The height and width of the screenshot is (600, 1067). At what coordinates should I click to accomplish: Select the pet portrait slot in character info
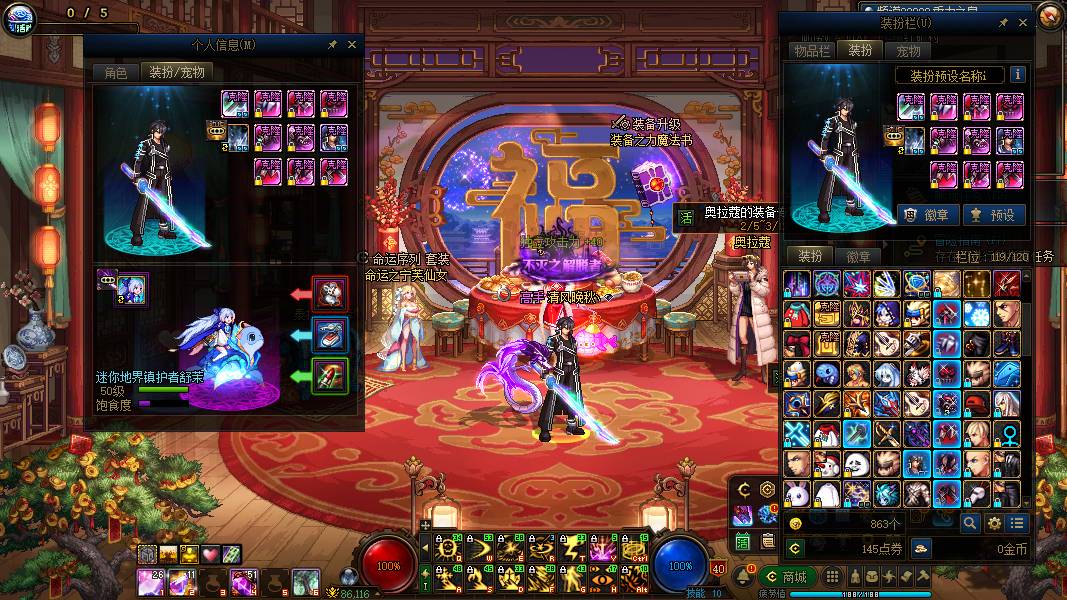132,288
